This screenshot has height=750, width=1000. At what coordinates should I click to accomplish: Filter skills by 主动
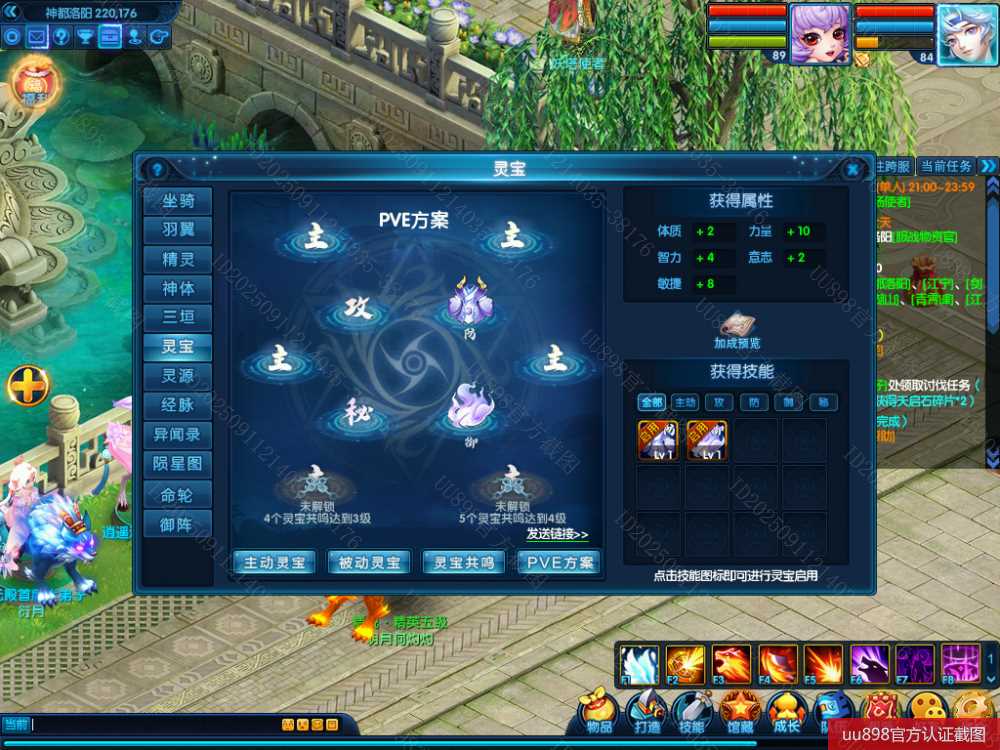[x=685, y=402]
